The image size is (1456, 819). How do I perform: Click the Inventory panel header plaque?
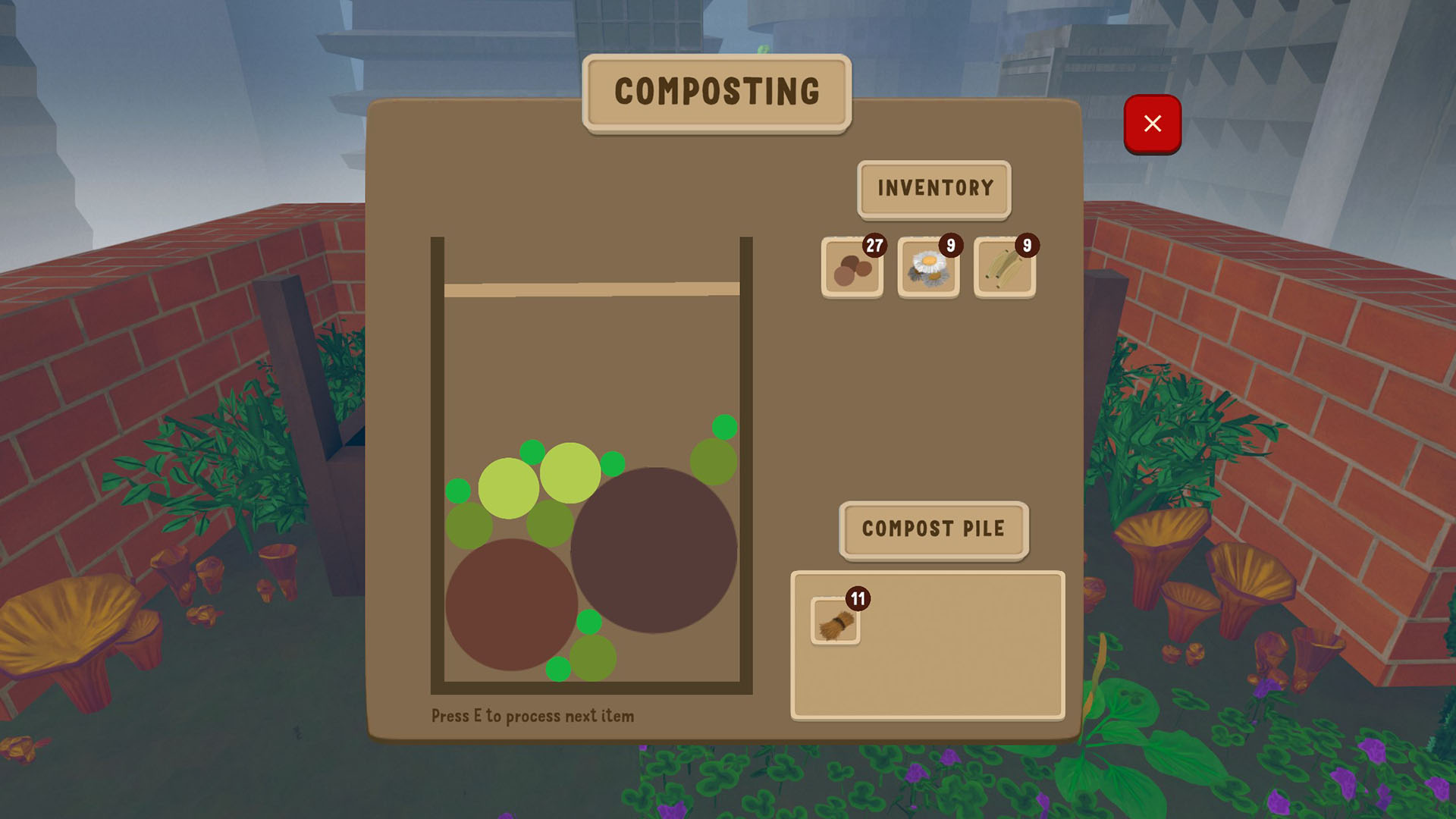pyautogui.click(x=934, y=188)
